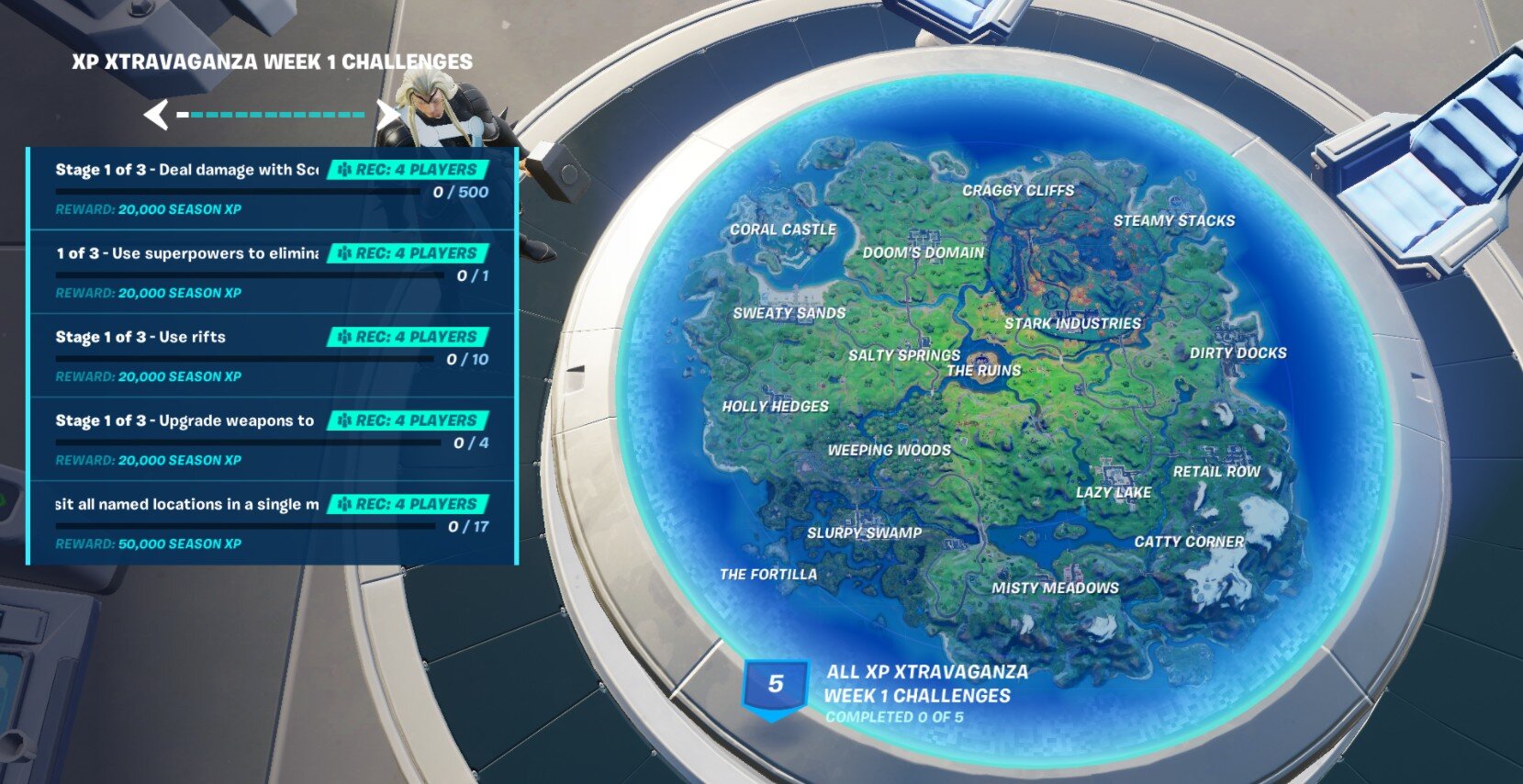The height and width of the screenshot is (784, 1523).
Task: Click the Dirty Docks map label
Action: click(x=1237, y=353)
